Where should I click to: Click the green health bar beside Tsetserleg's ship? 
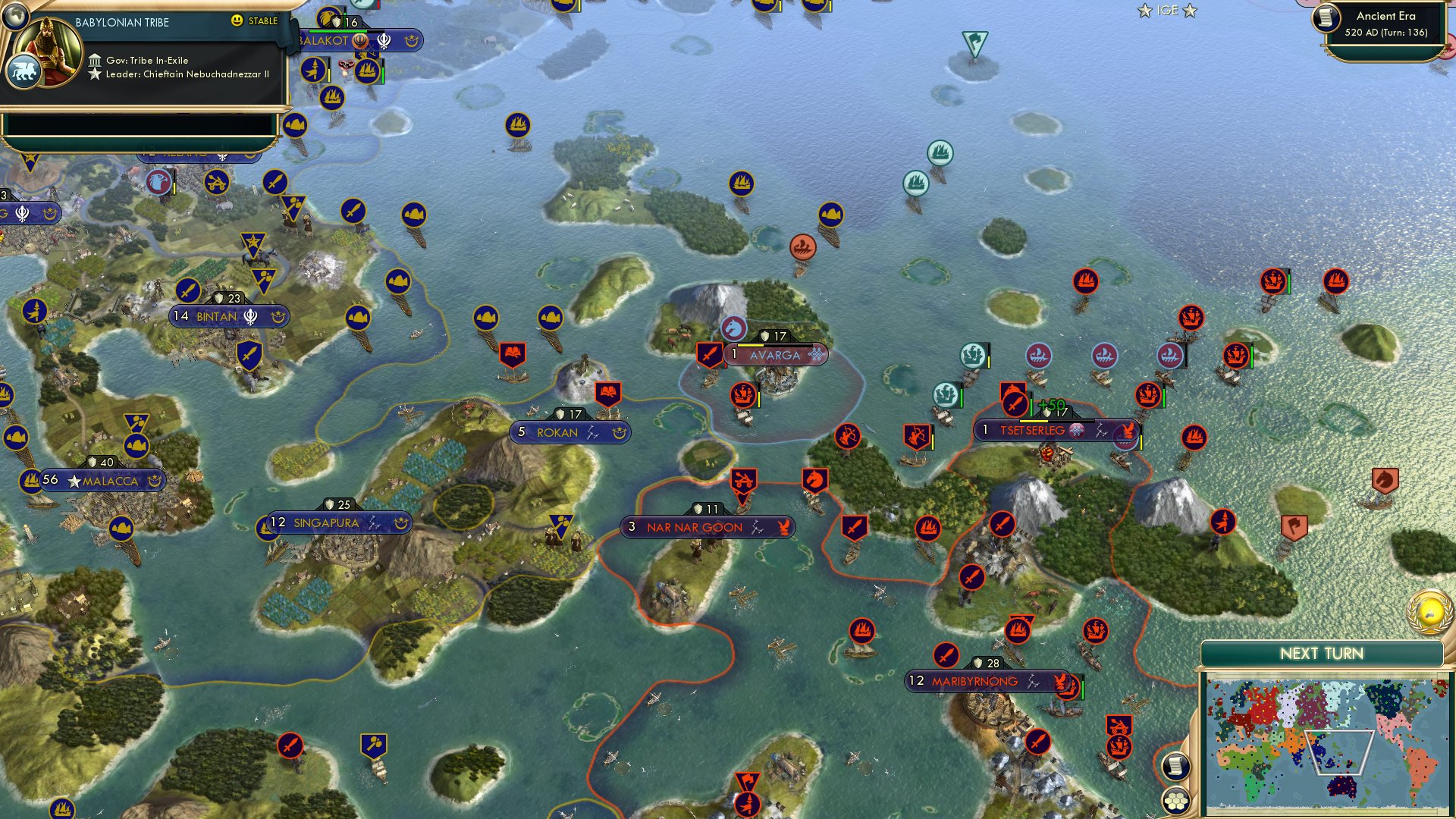point(1164,397)
